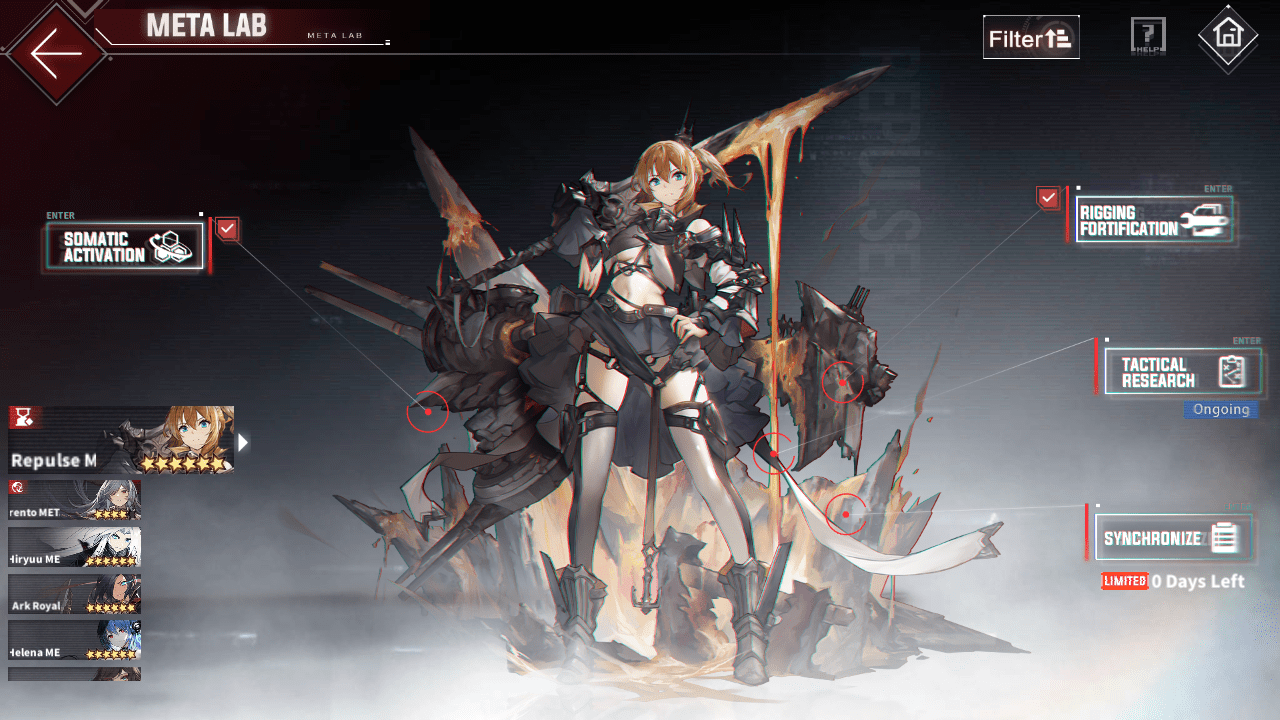Select the Ark Royal ship entry
Screen dimensions: 1280x720
pyautogui.click(x=74, y=593)
